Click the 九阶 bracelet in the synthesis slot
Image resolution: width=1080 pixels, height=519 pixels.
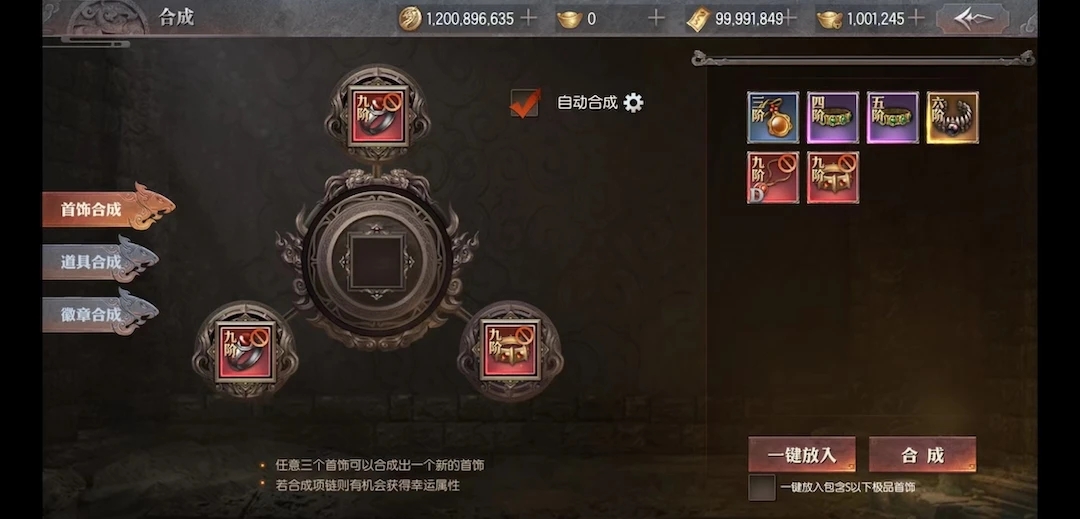510,349
